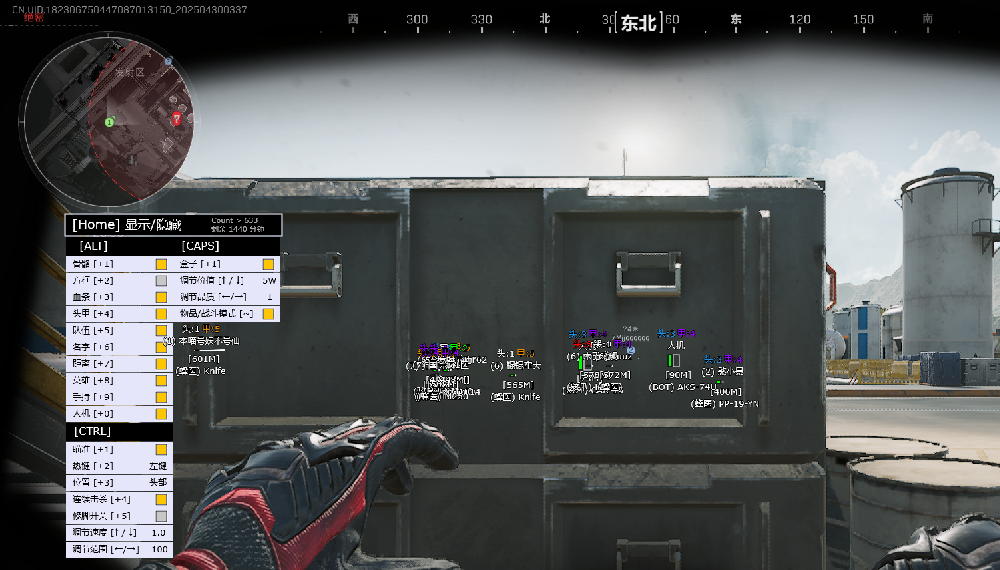Toggle the 瞄准 [+1] checkbox under CTRL

point(161,450)
